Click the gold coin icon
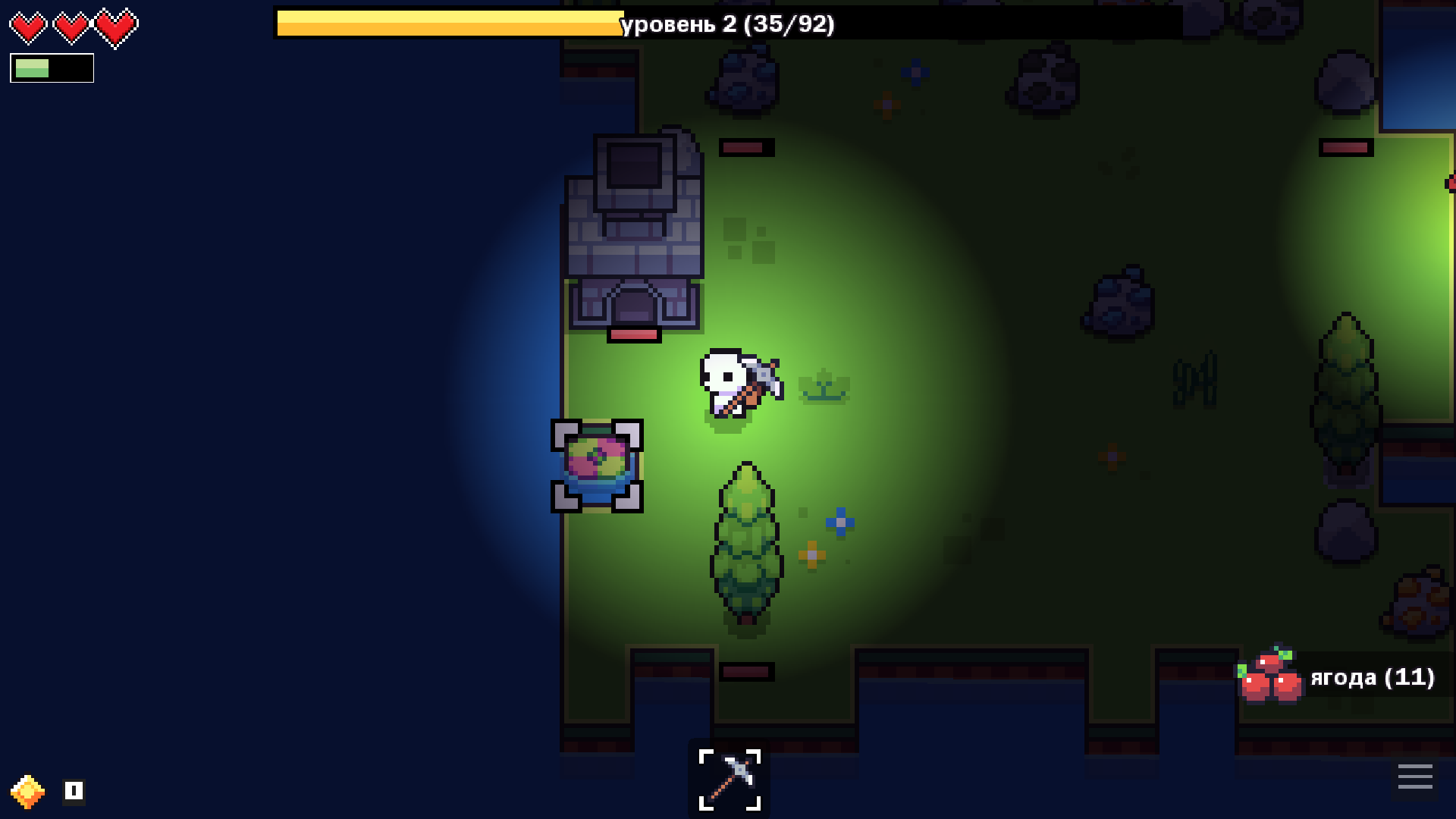The height and width of the screenshot is (819, 1456). (27, 792)
